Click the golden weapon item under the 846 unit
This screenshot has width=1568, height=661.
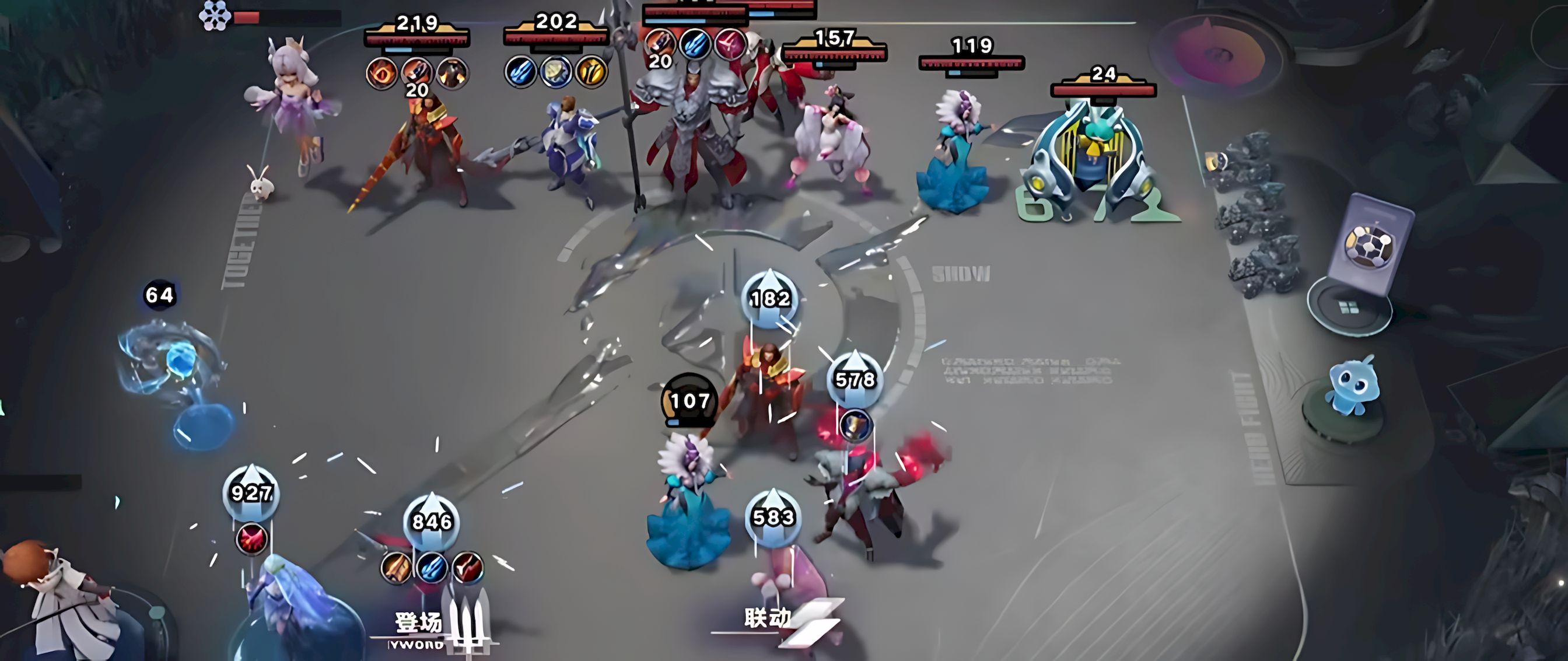tap(395, 567)
